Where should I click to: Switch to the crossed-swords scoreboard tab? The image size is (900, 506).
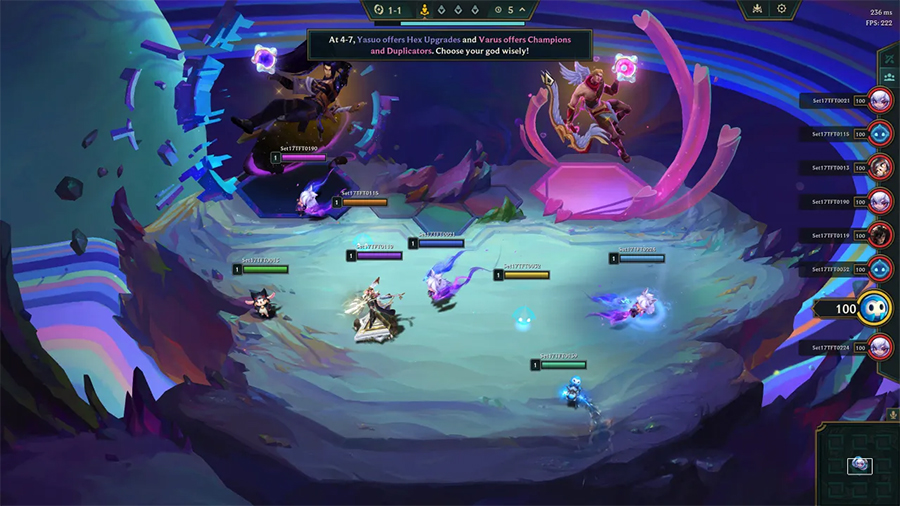coord(888,57)
